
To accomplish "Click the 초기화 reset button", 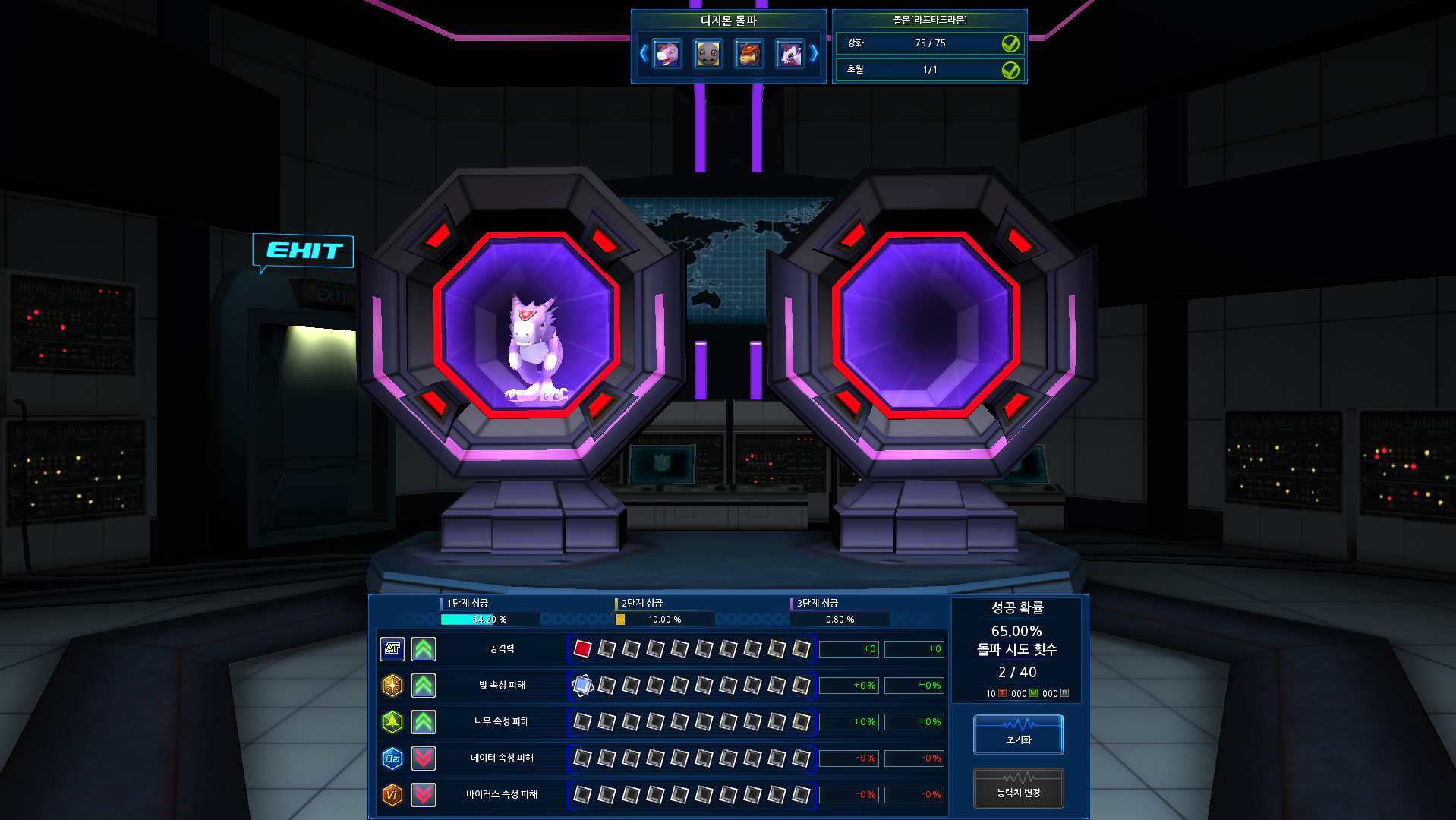I will [1018, 734].
